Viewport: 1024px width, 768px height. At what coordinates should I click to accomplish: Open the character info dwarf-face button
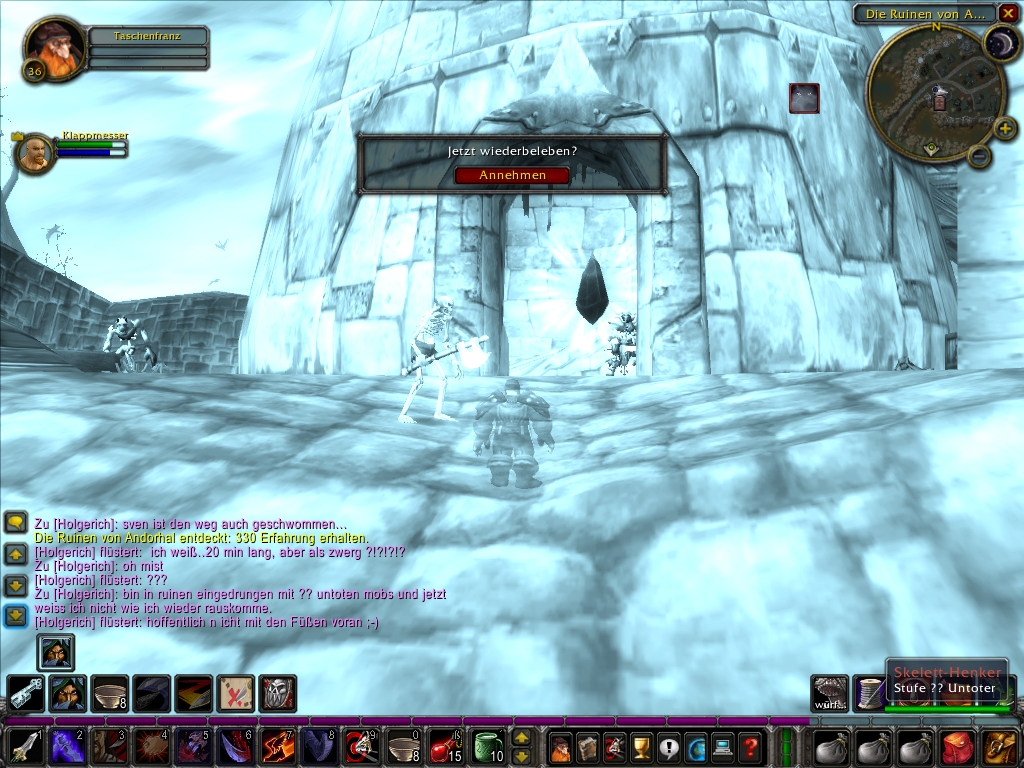click(x=560, y=747)
